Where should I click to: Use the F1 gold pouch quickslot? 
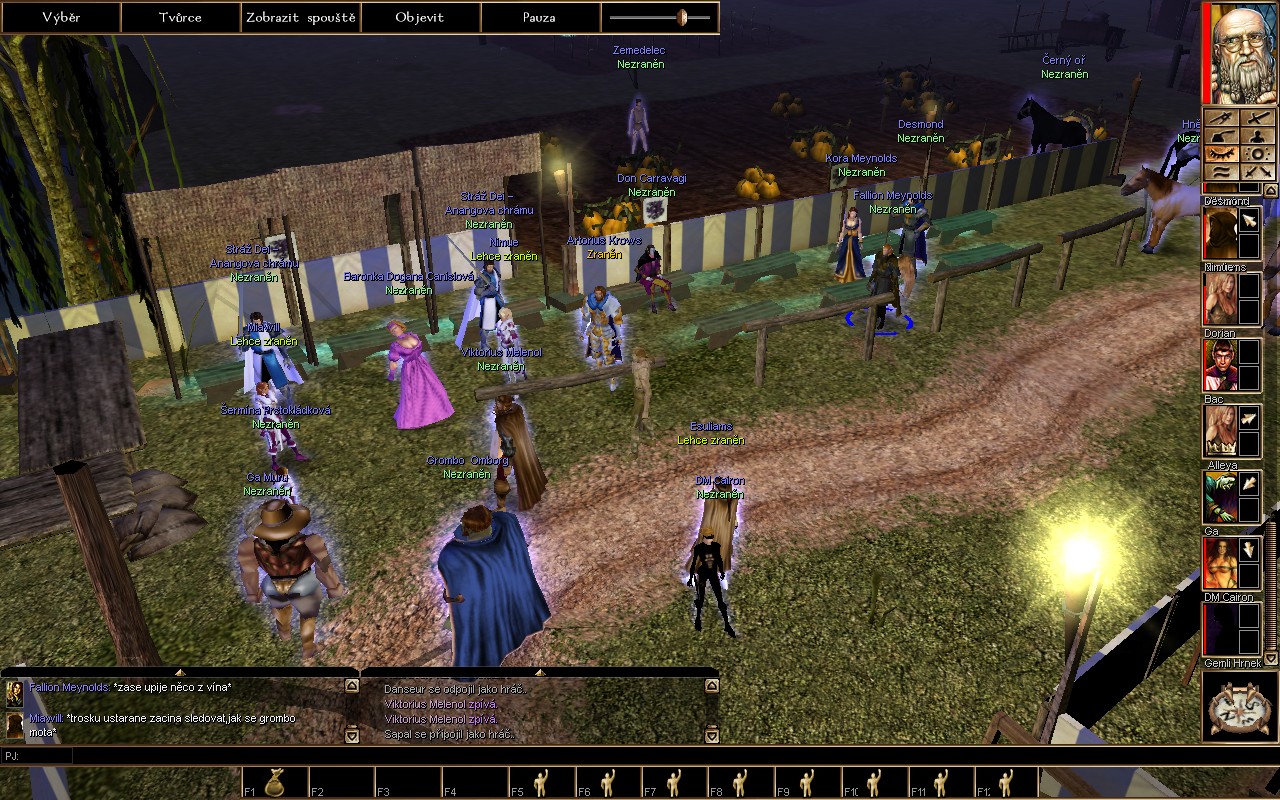(x=274, y=782)
